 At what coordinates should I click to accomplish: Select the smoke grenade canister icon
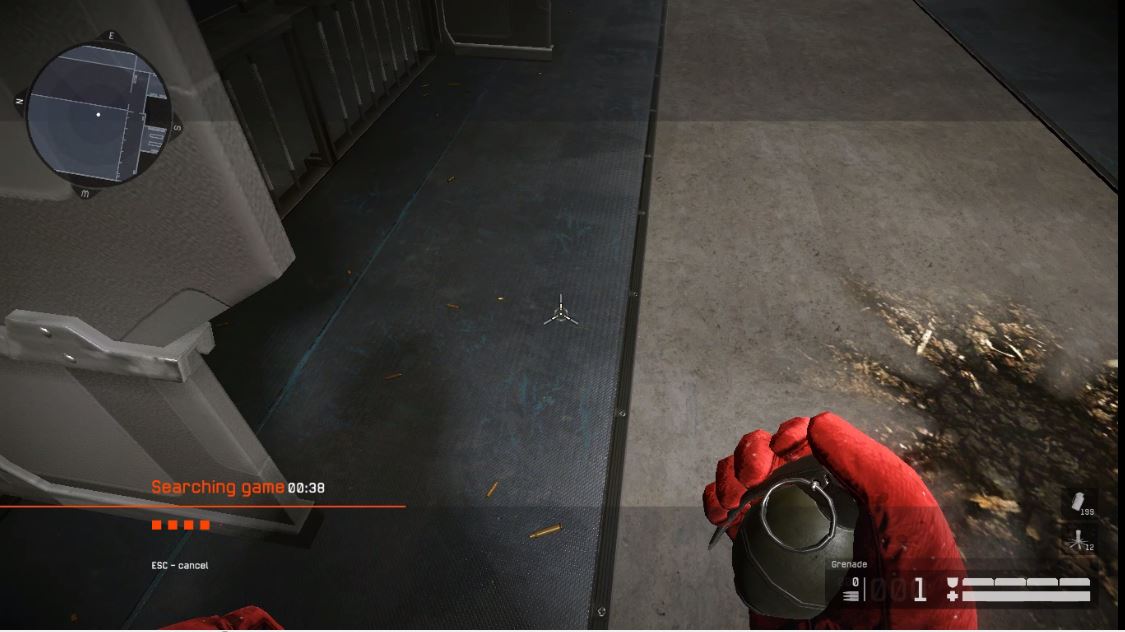point(1078,500)
